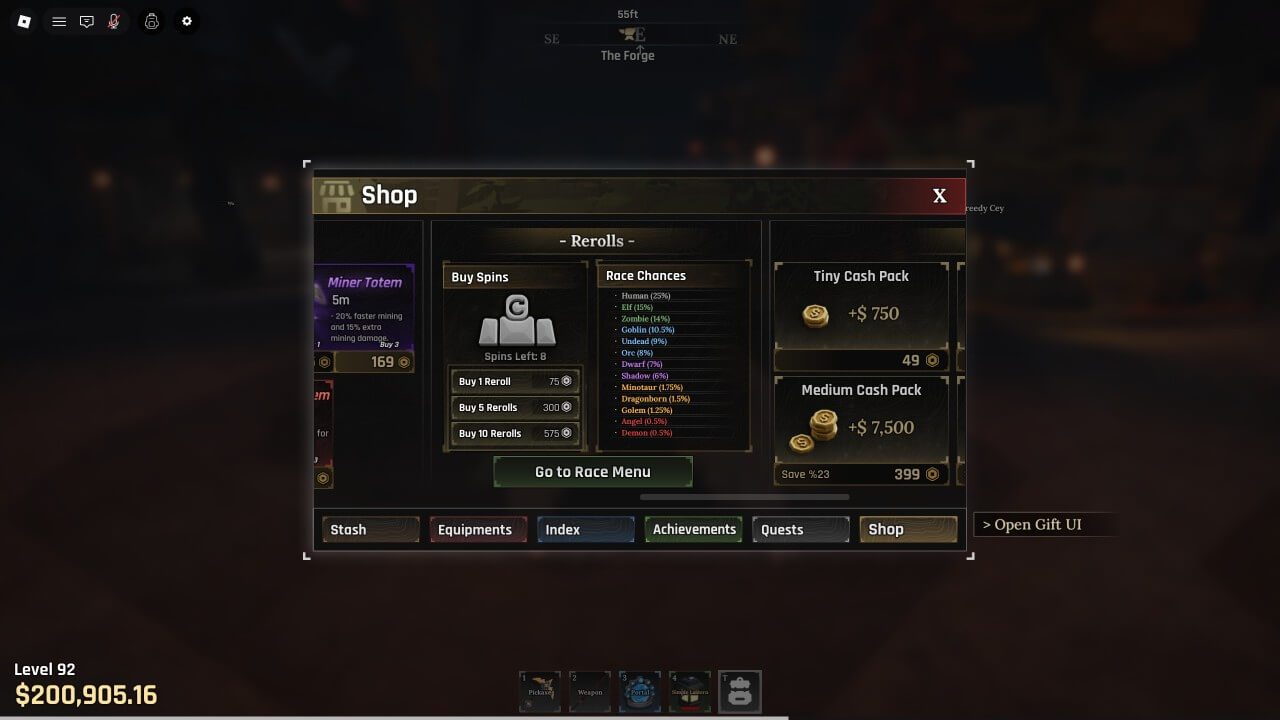Purchase the Miner Totem for 169
The width and height of the screenshot is (1280, 720).
click(375, 362)
